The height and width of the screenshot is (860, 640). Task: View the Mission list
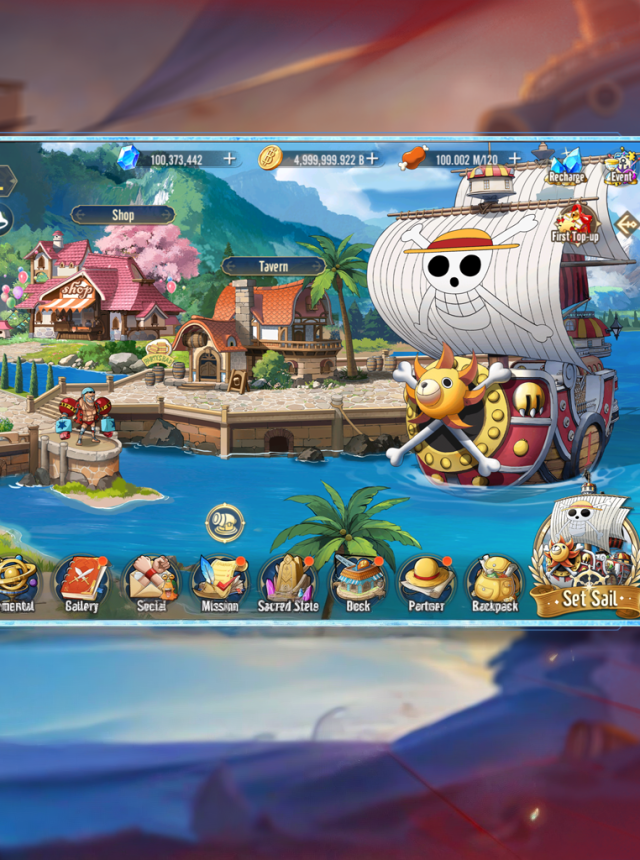[x=219, y=583]
